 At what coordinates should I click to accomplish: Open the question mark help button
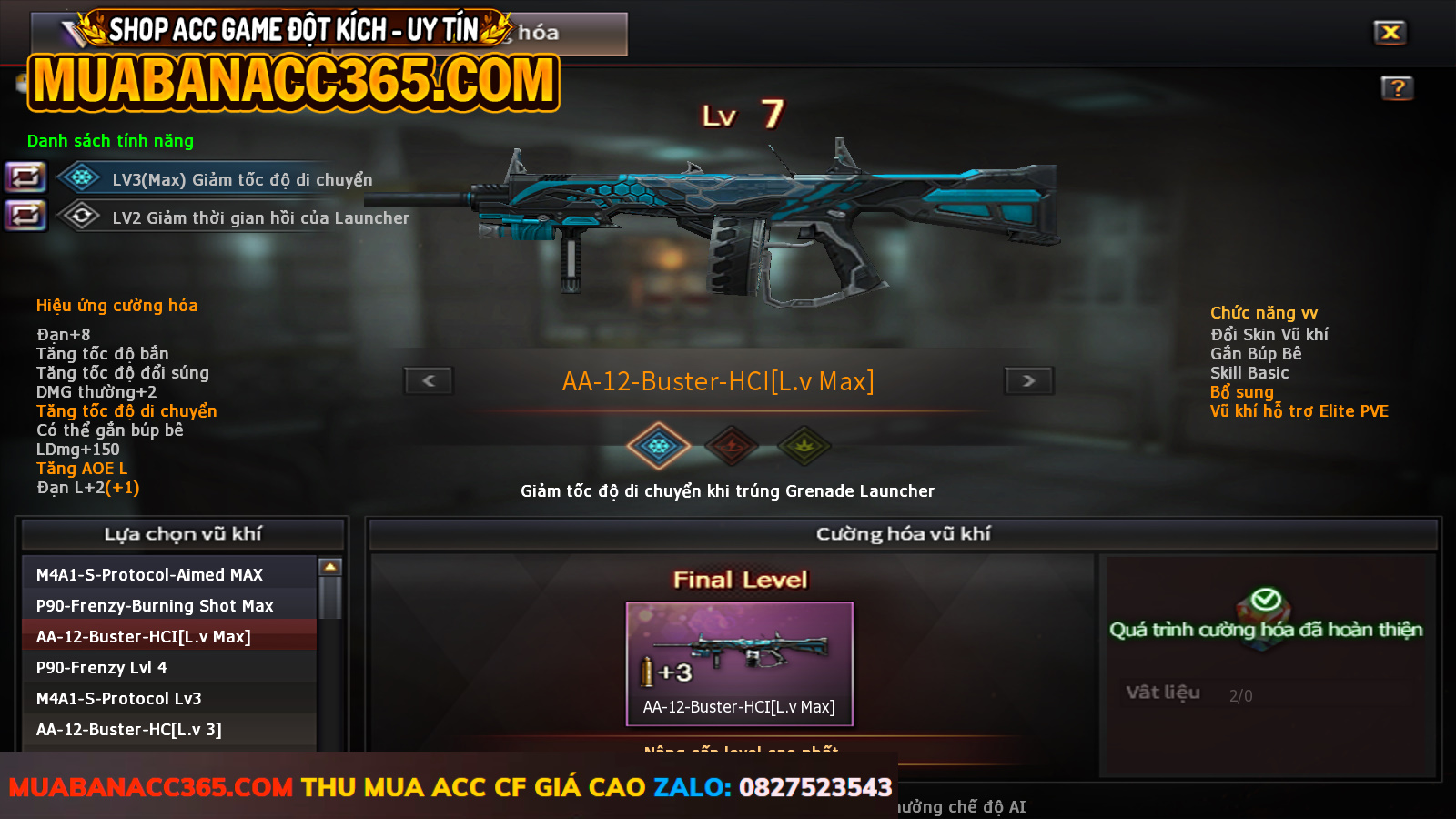pyautogui.click(x=1397, y=88)
